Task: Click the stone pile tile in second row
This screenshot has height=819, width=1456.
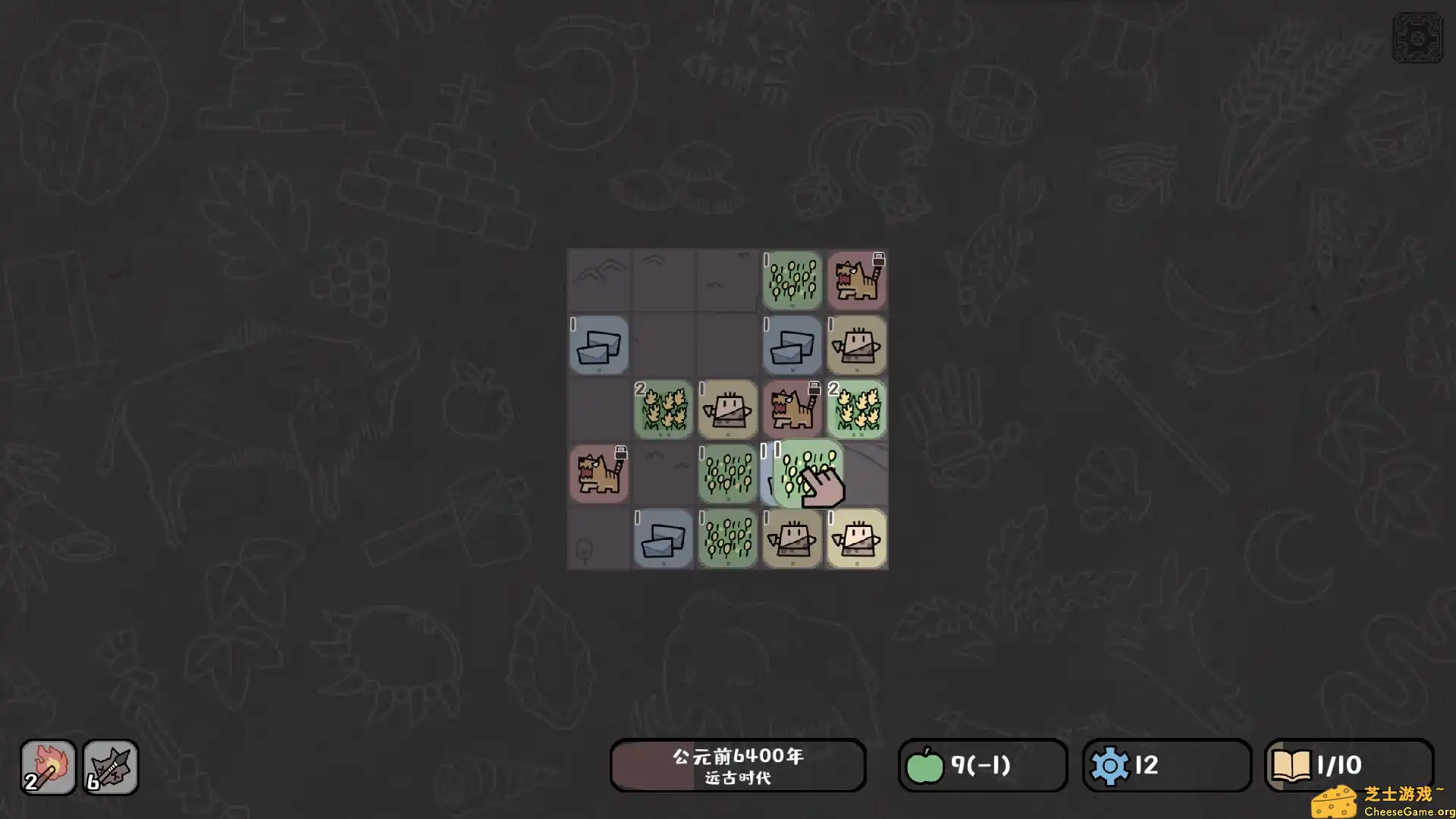Action: point(599,347)
